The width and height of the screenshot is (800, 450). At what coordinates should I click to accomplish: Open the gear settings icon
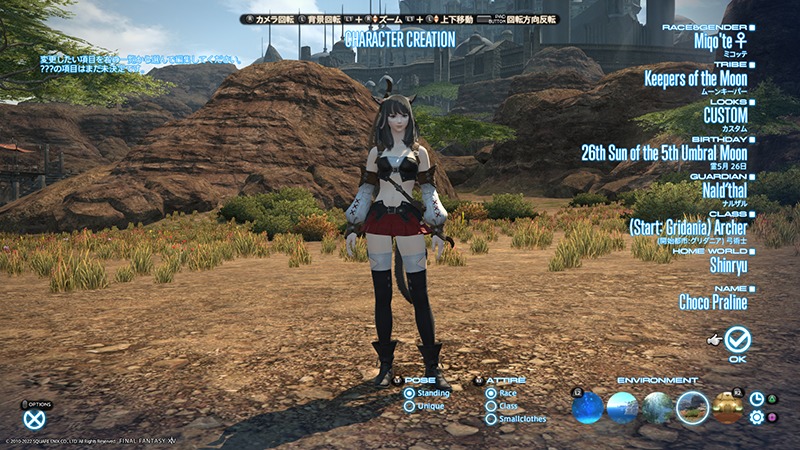pos(757,416)
